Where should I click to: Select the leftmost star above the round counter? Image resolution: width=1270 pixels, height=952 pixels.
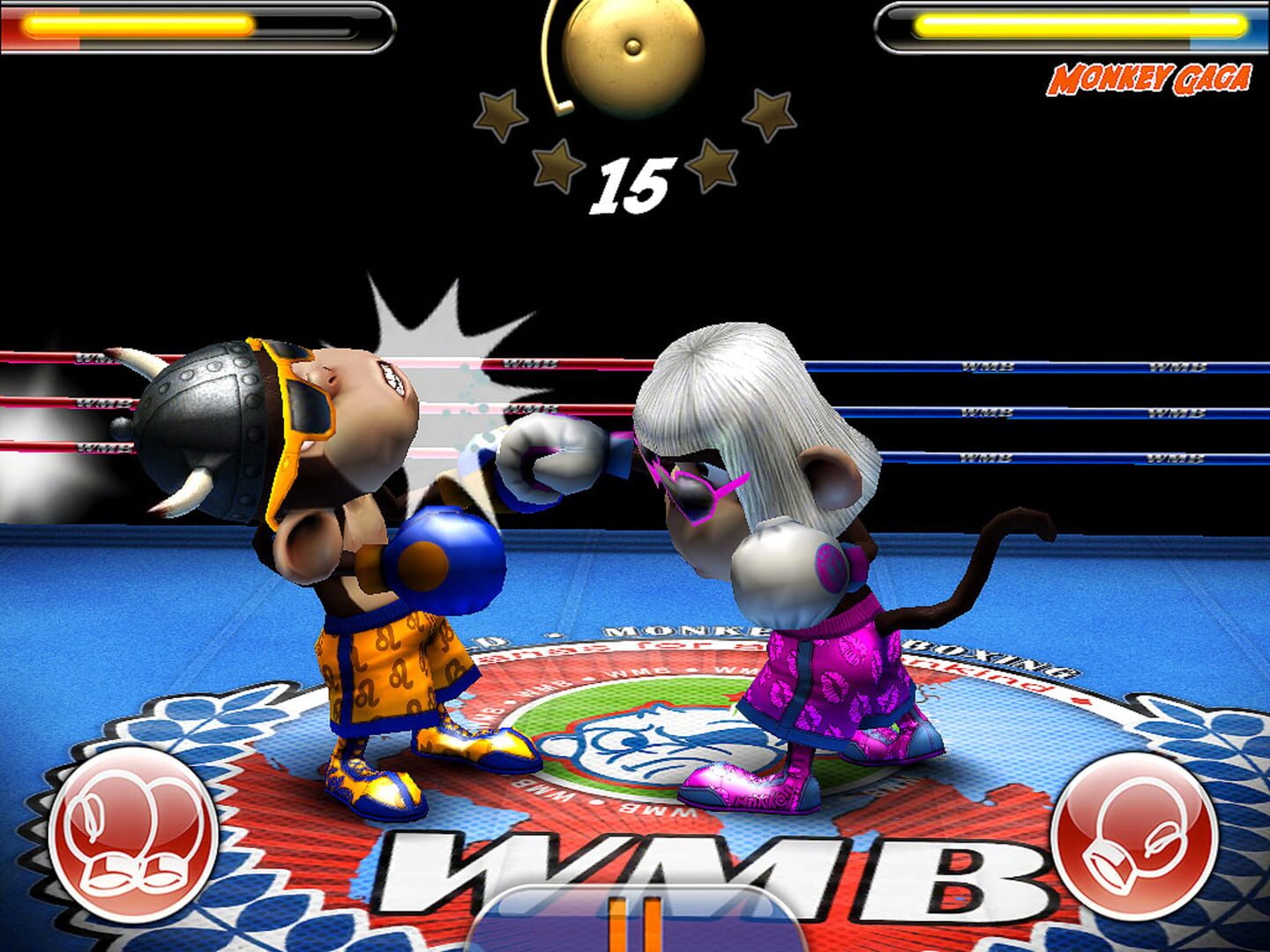point(501,115)
